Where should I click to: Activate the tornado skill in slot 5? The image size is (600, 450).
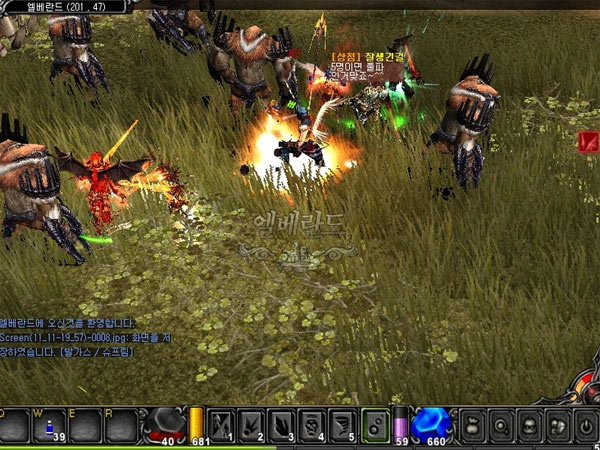pos(342,424)
